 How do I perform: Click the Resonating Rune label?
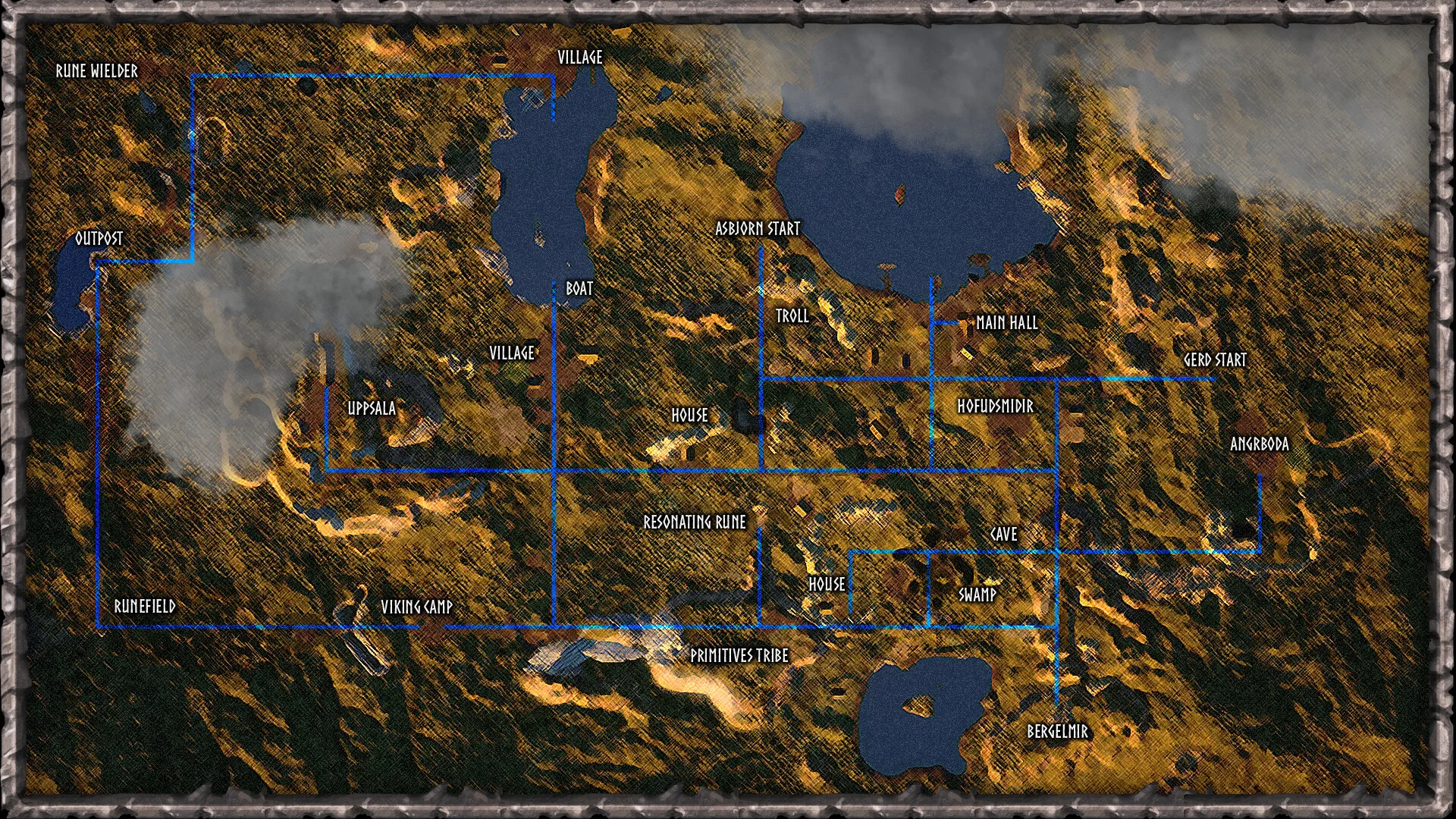coord(695,522)
